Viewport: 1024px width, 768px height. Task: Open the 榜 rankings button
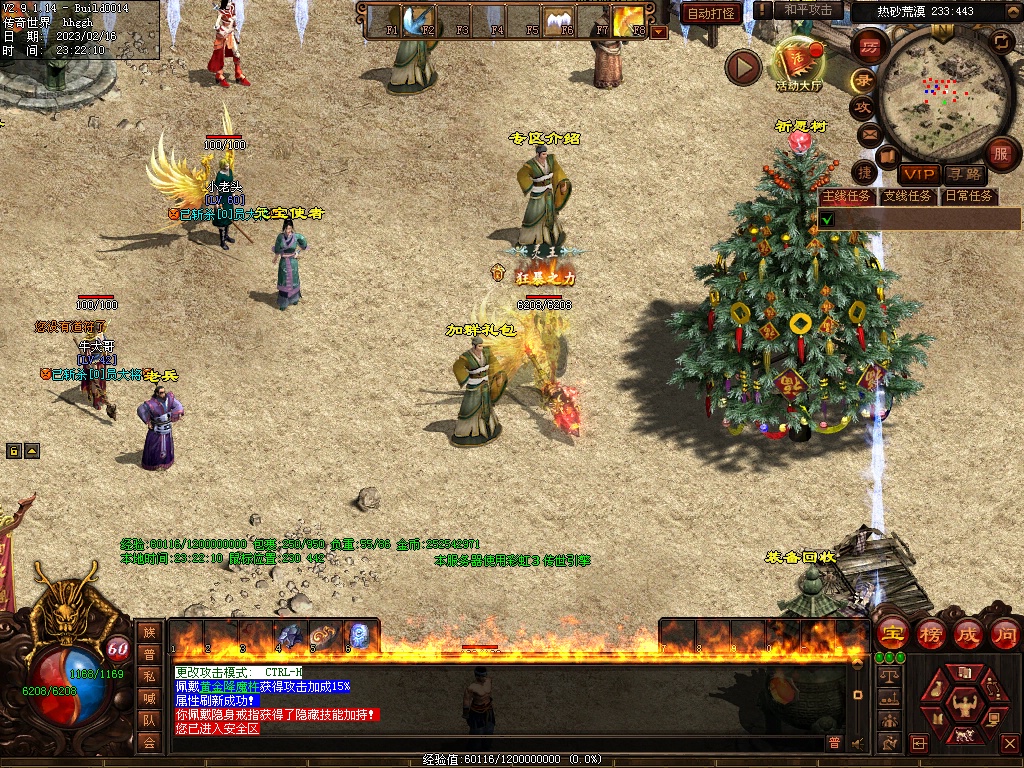(x=930, y=633)
